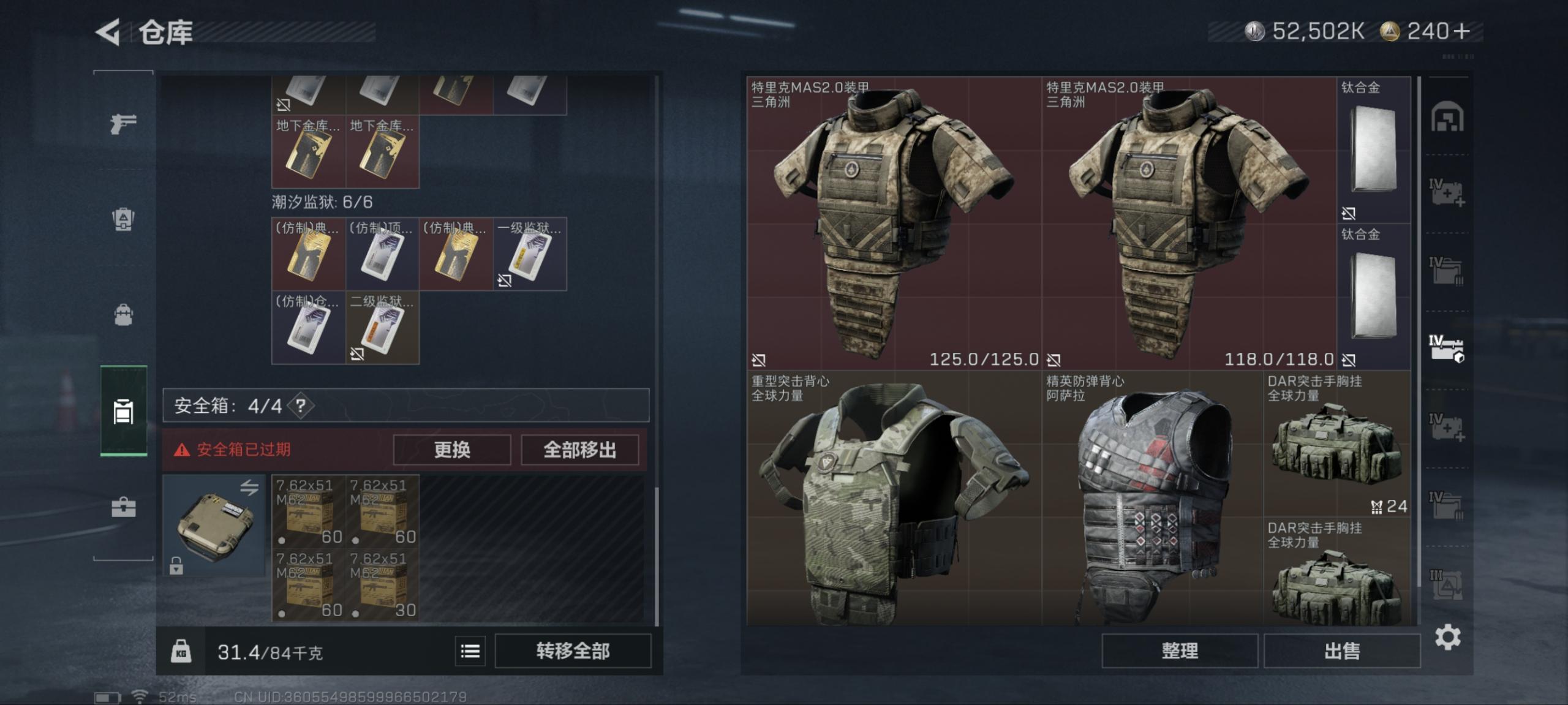Screen dimensions: 1568x705
Task: Switch to 整理 tab at bottom right
Action: tap(1179, 651)
